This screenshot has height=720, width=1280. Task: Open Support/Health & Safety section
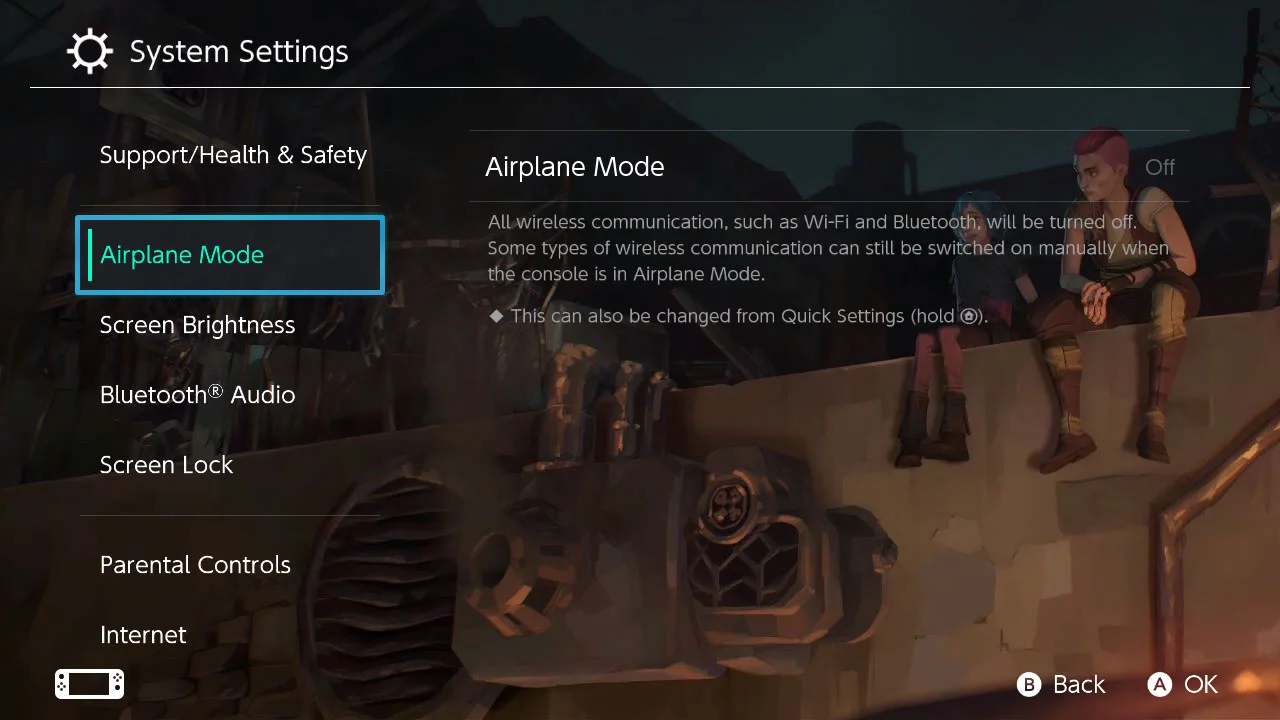tap(233, 154)
